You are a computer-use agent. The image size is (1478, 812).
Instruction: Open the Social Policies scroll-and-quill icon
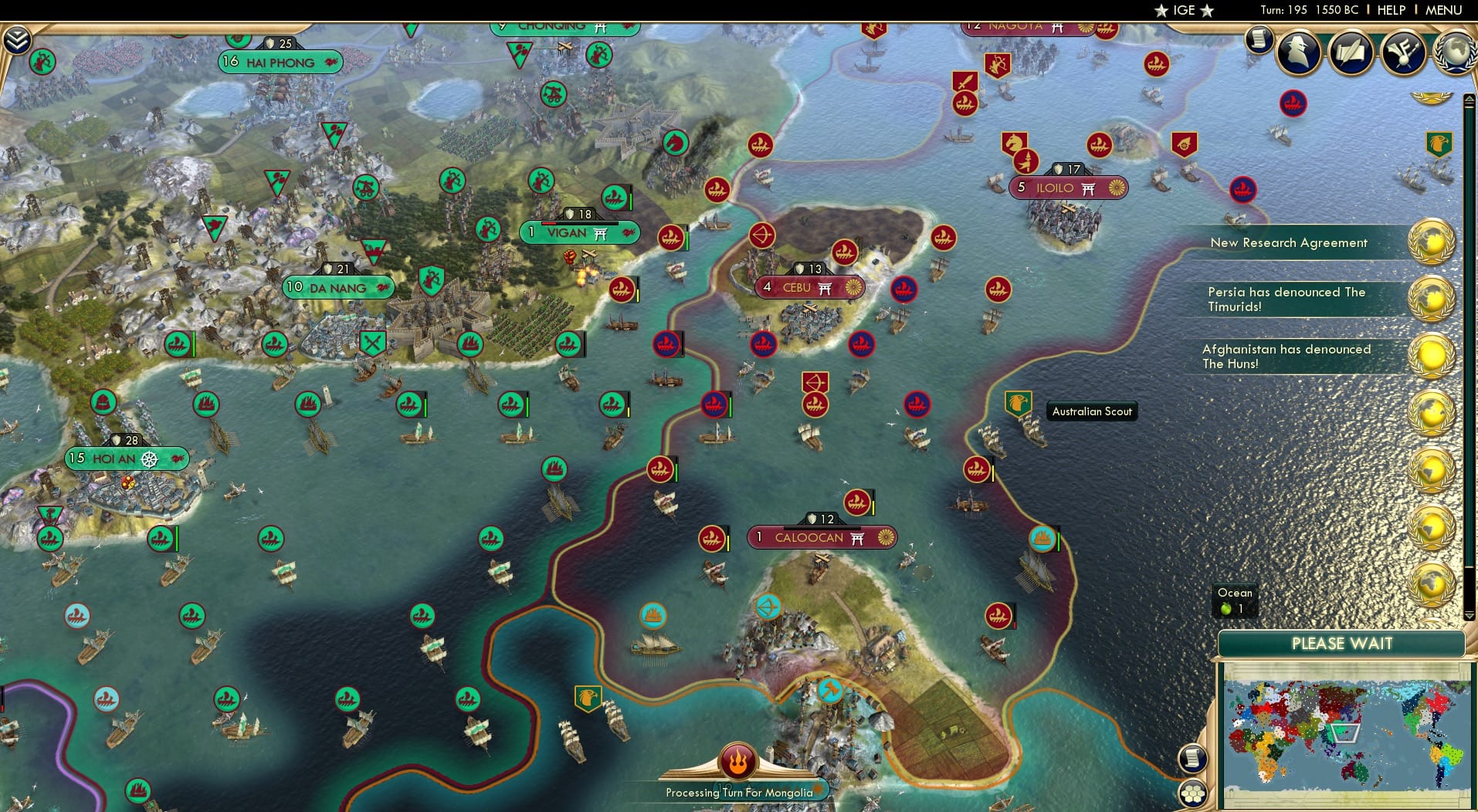(x=1351, y=52)
